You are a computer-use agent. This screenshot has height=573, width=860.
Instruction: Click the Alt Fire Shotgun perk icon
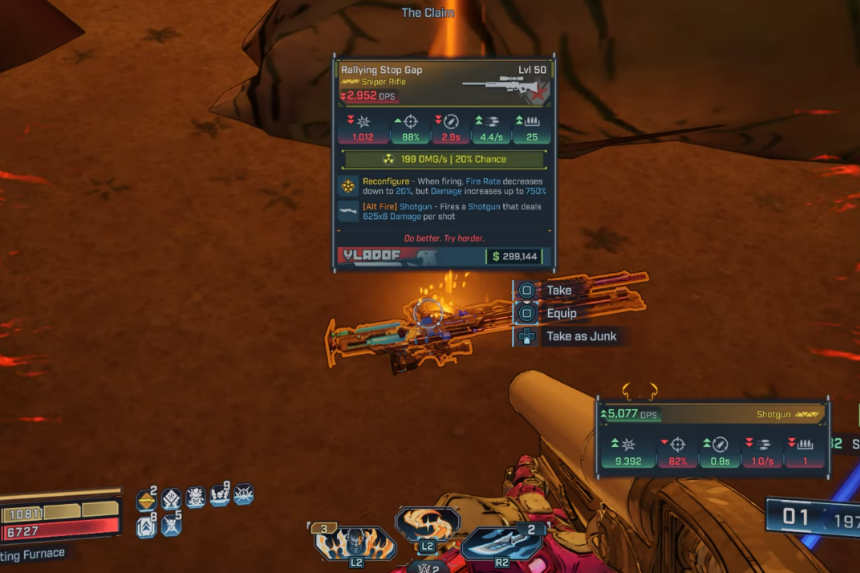coord(348,210)
